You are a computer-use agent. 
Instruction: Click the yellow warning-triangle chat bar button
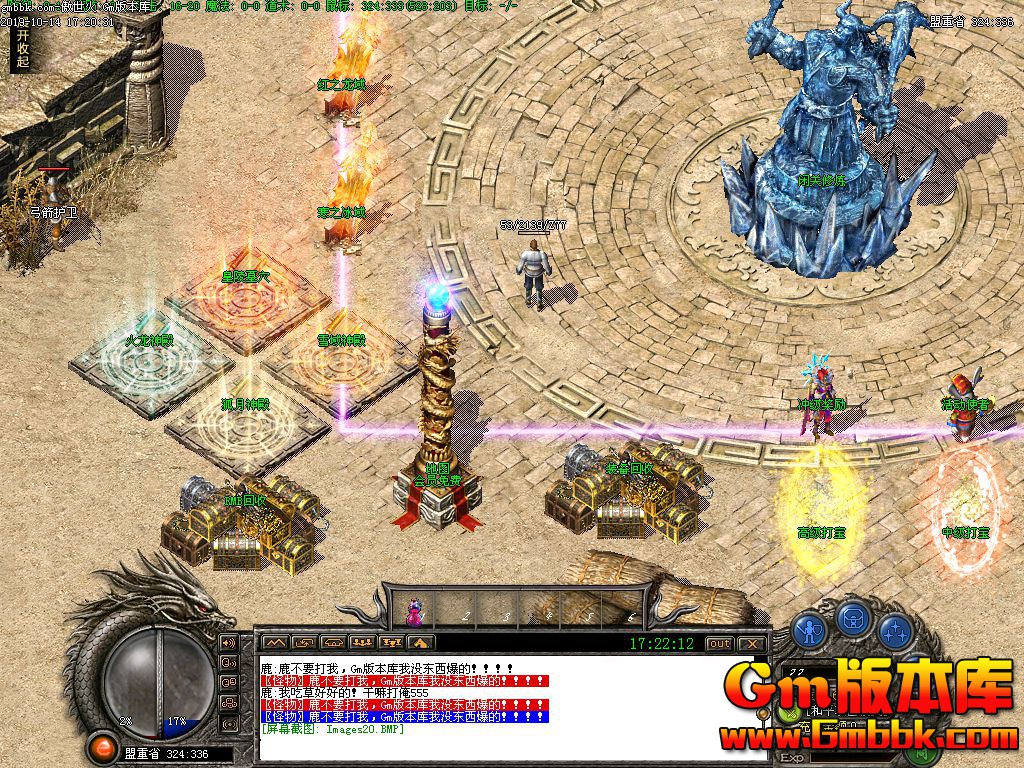click(421, 643)
